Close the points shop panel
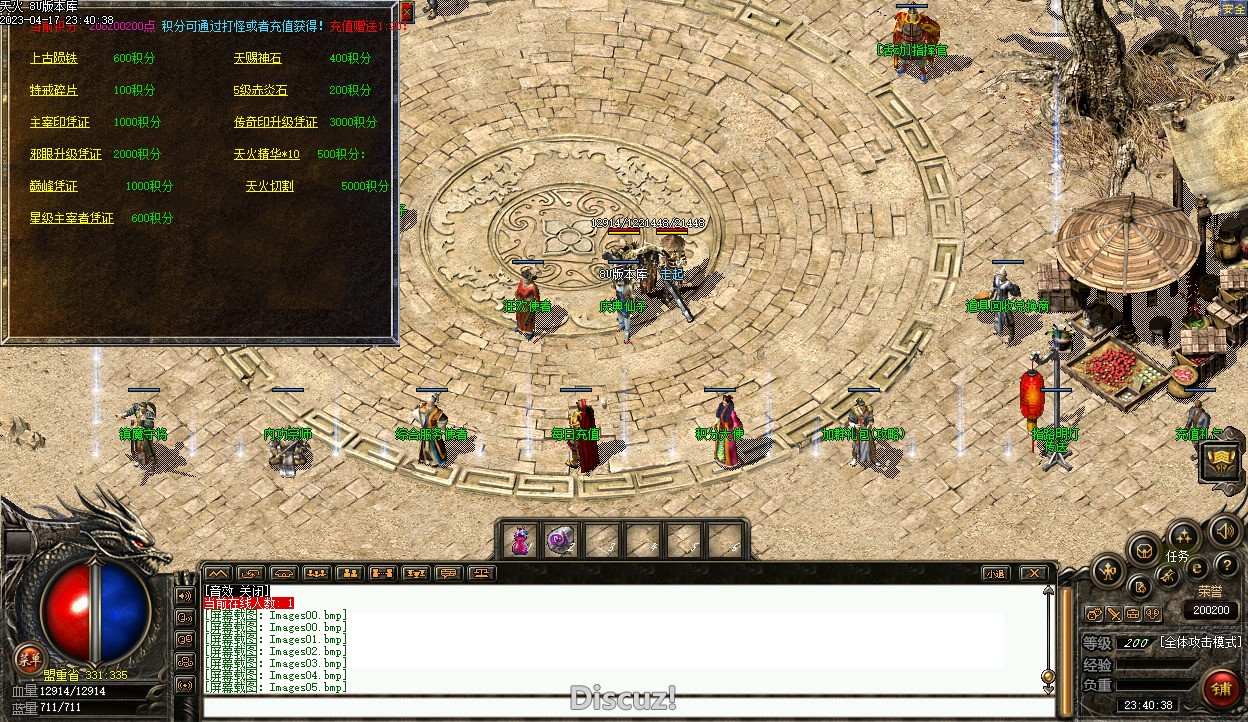The image size is (1248, 722). point(407,12)
